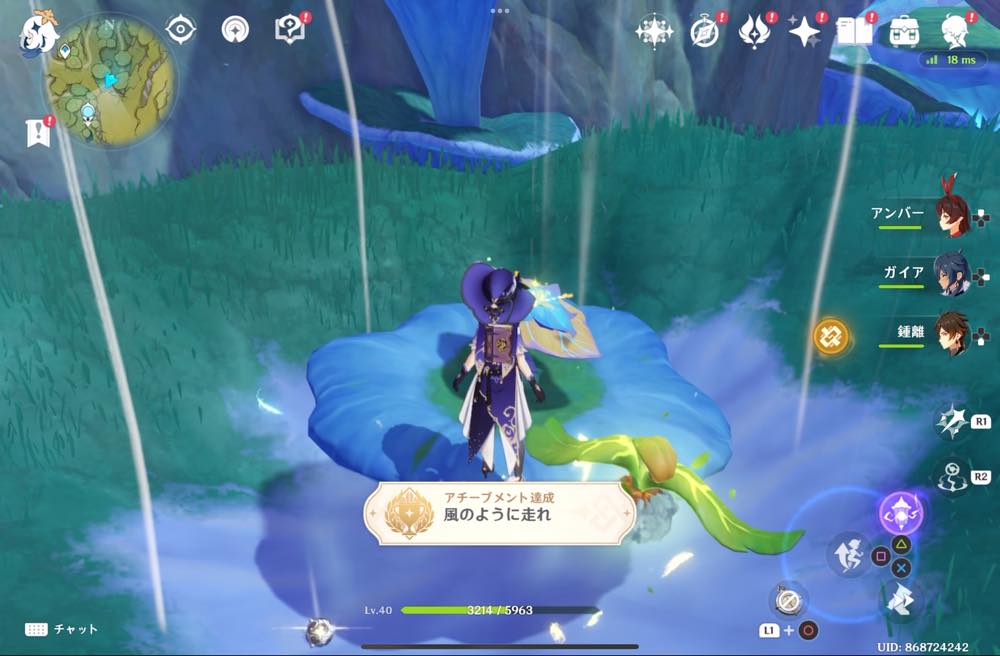Image resolution: width=1000 pixels, height=656 pixels.
Task: Switch to party member アンバー
Action: [951, 215]
